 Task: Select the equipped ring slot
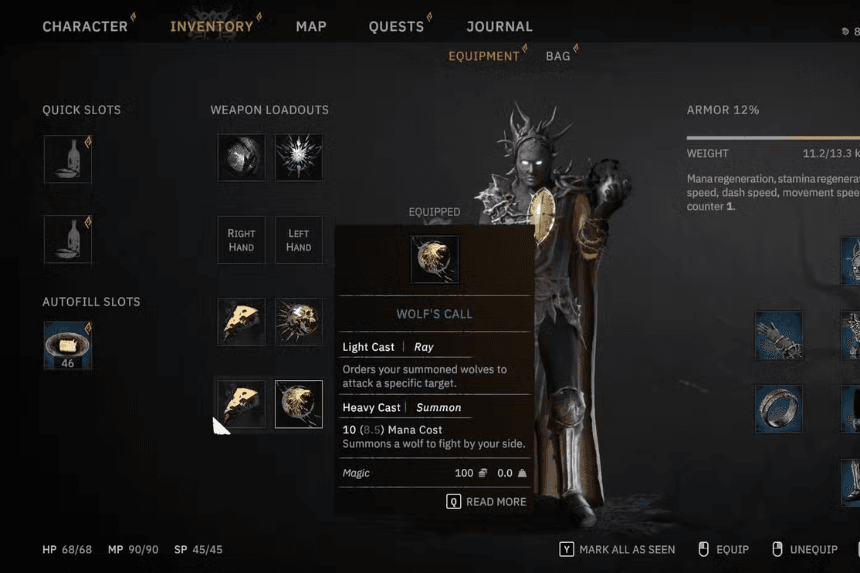point(778,409)
